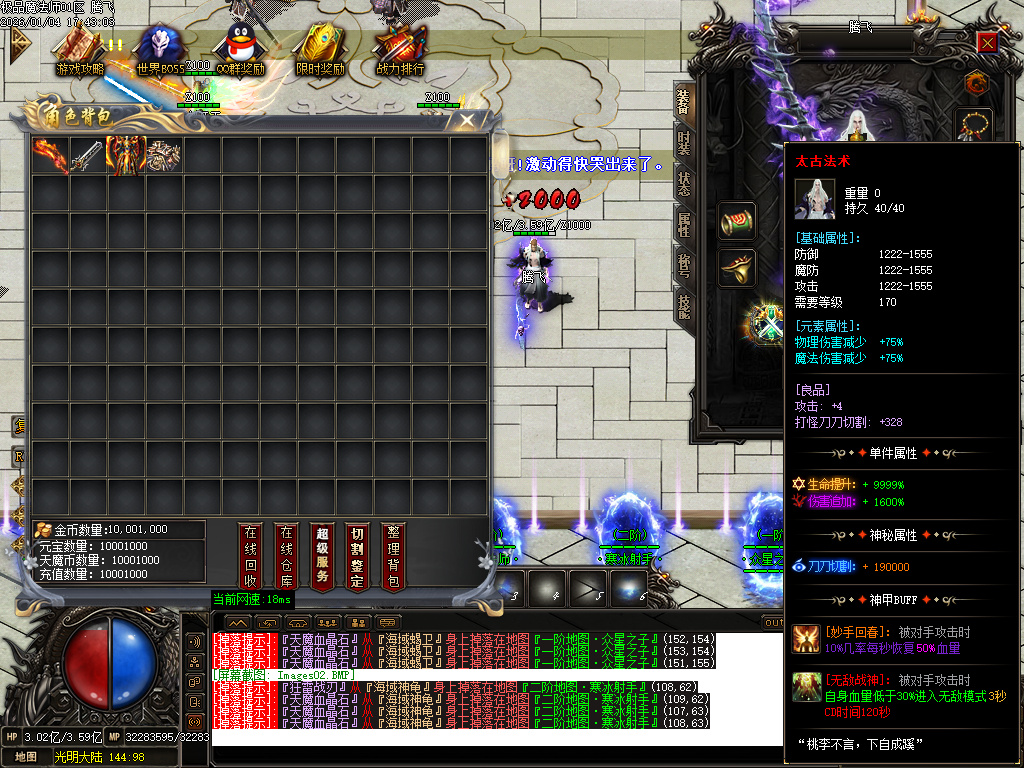This screenshot has width=1024, height=768.
Task: Open the 地图 map button
Action: click(x=26, y=757)
